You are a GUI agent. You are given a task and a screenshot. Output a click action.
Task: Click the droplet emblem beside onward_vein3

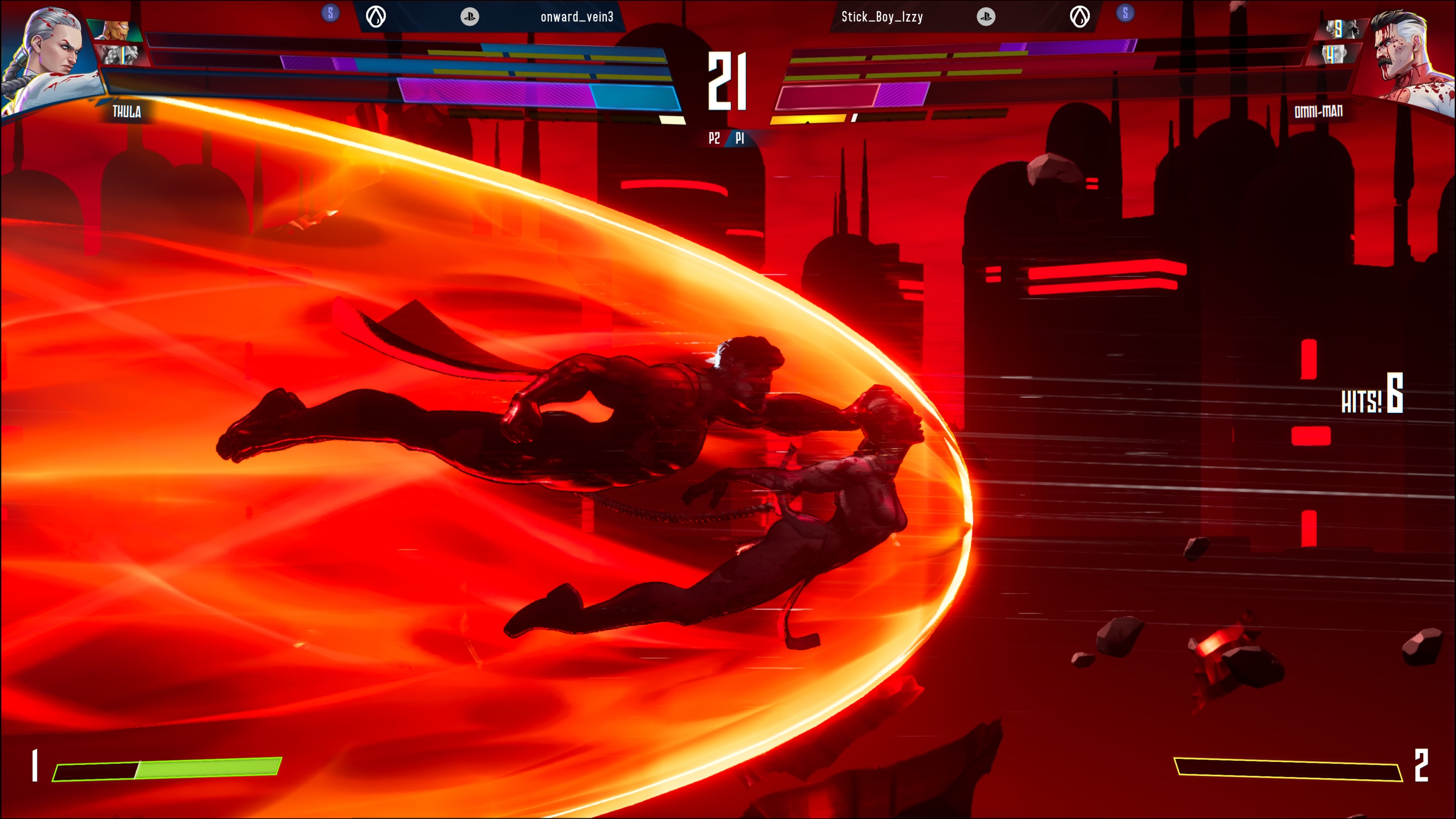coord(376,17)
